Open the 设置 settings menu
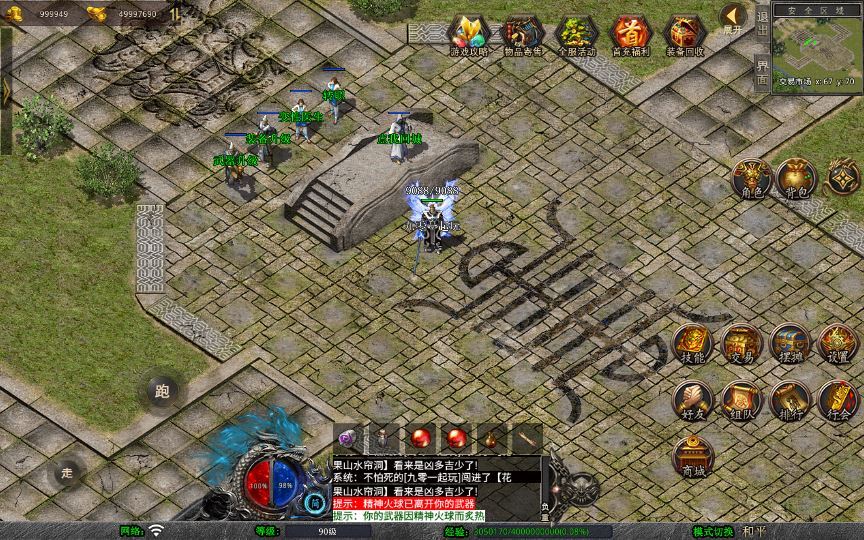This screenshot has width=864, height=540. (x=838, y=344)
